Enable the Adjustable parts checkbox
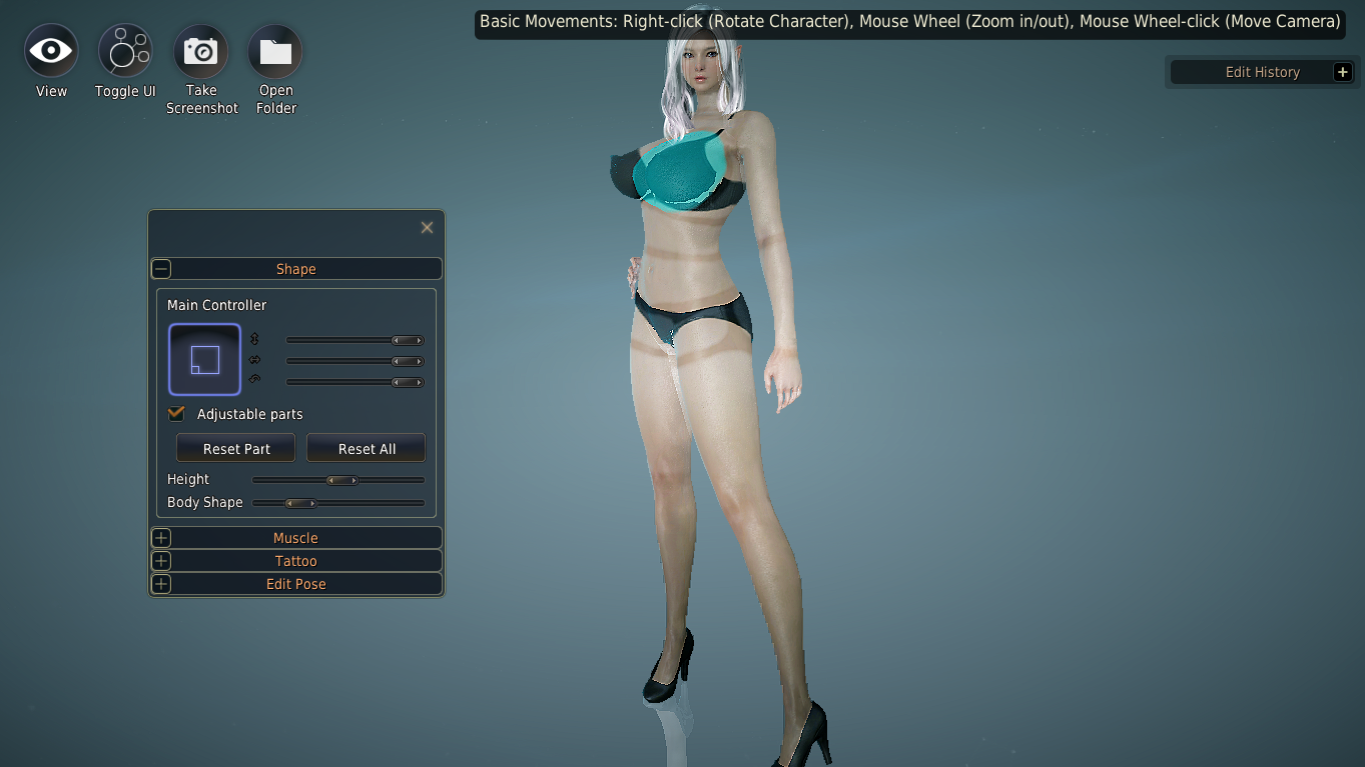Viewport: 1365px width, 767px height. 176,413
